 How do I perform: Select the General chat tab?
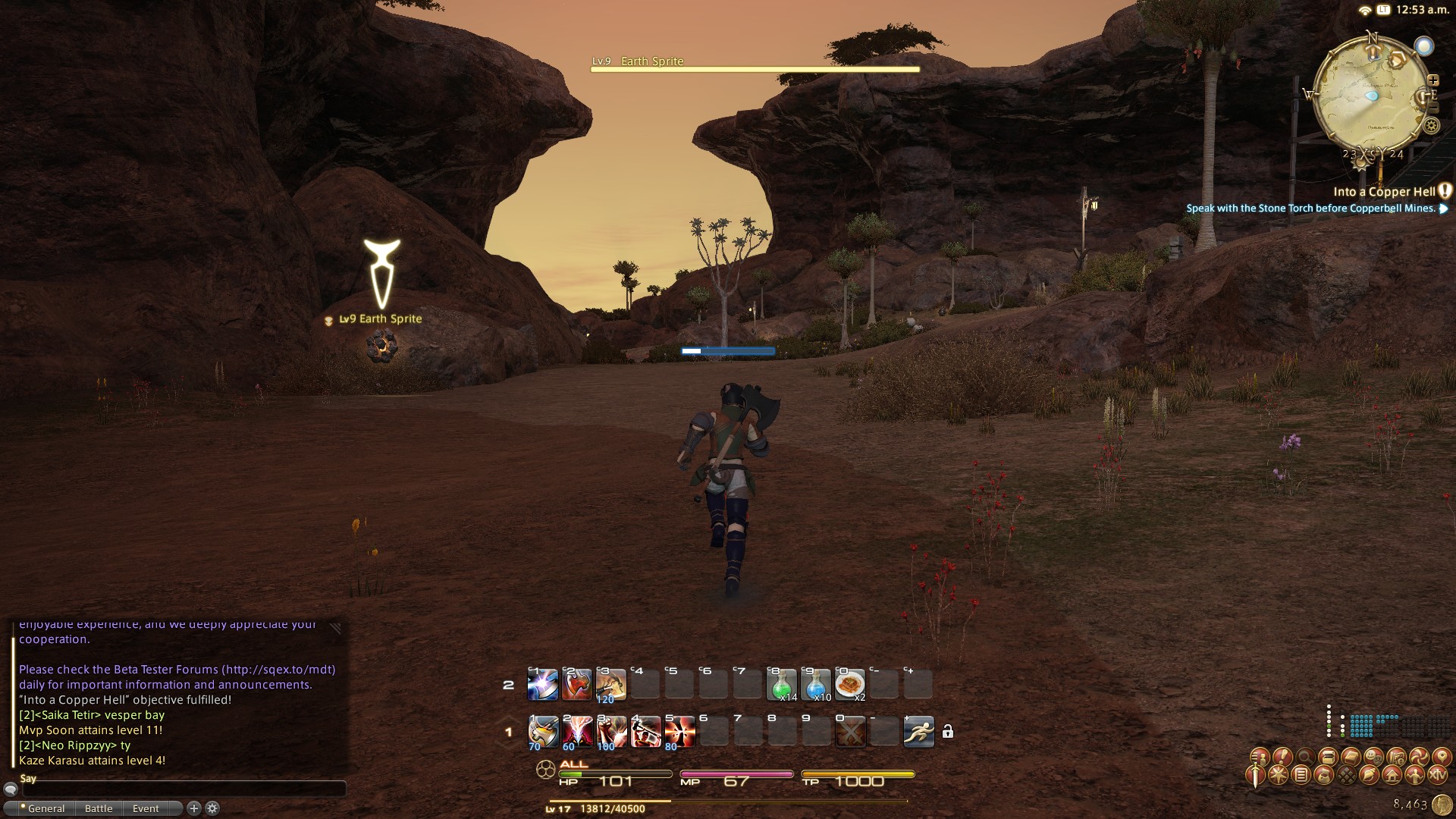45,808
